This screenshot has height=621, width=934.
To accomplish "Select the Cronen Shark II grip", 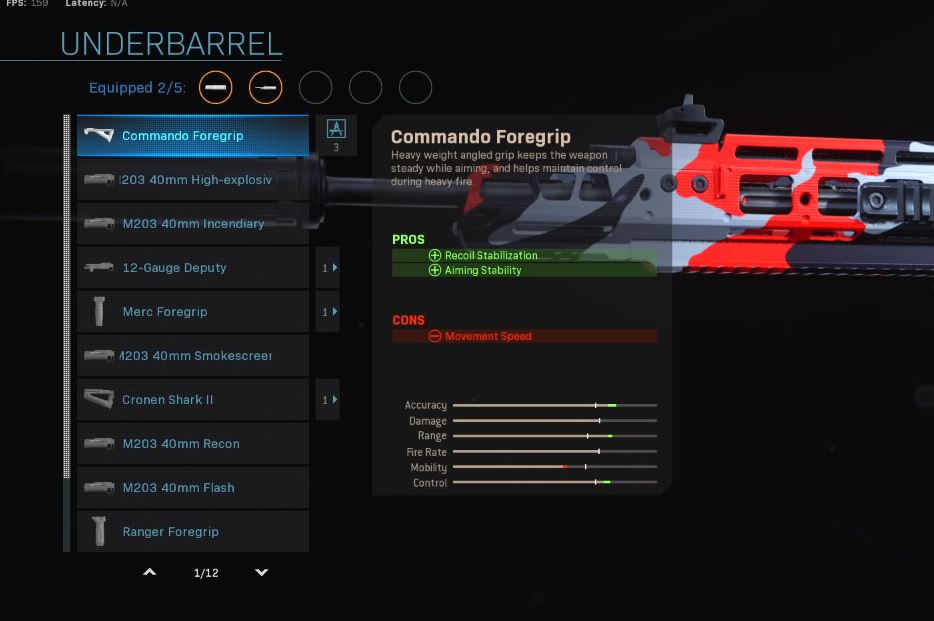I will (x=192, y=400).
